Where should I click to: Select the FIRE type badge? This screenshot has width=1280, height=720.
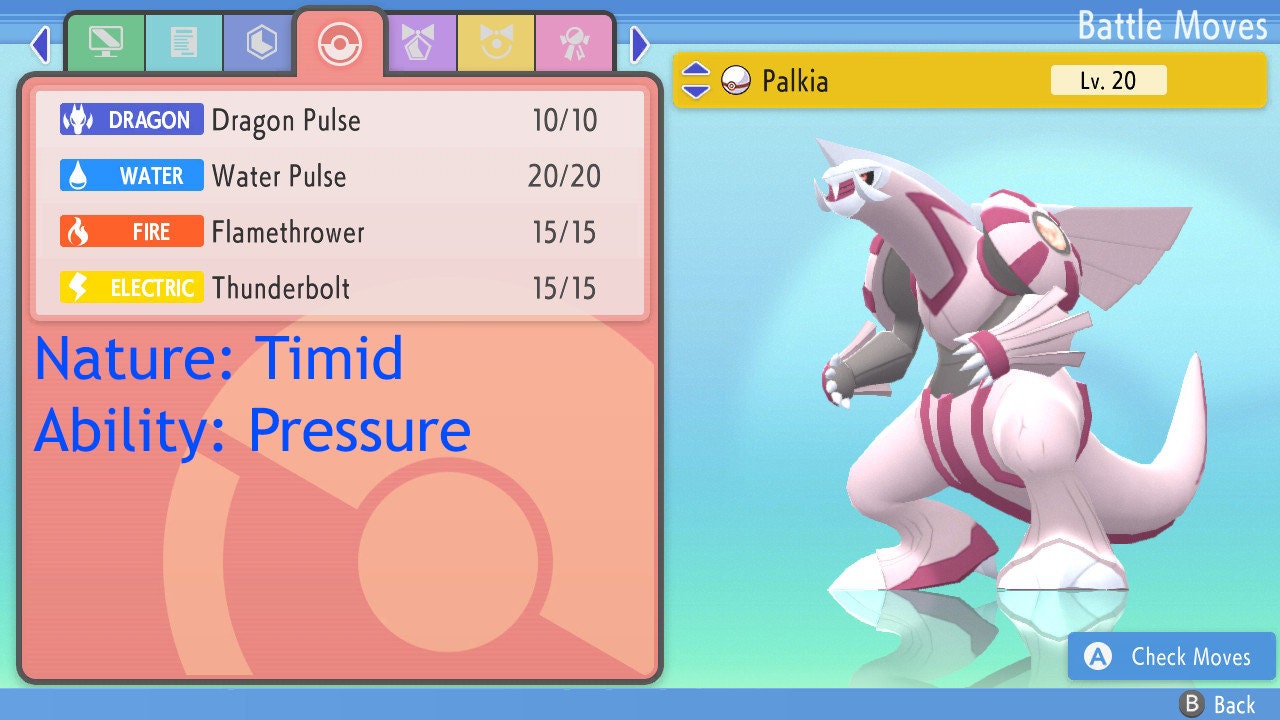click(131, 232)
